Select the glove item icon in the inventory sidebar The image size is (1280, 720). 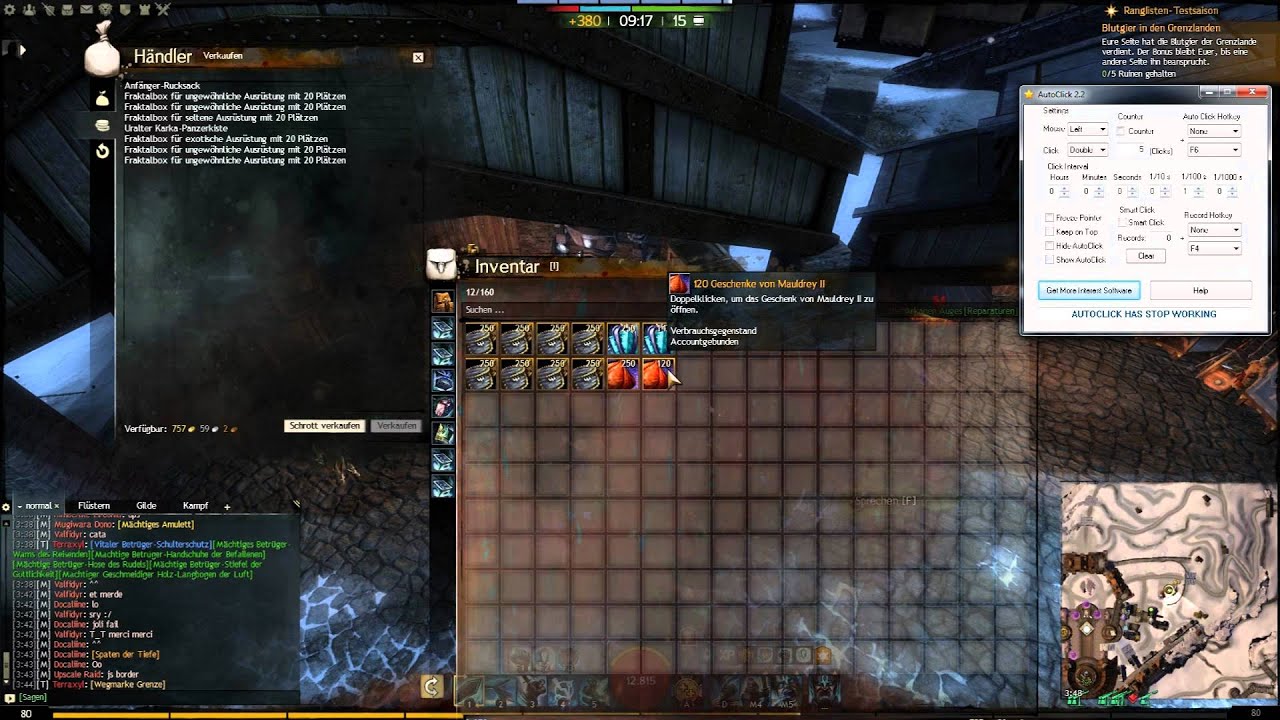click(443, 405)
